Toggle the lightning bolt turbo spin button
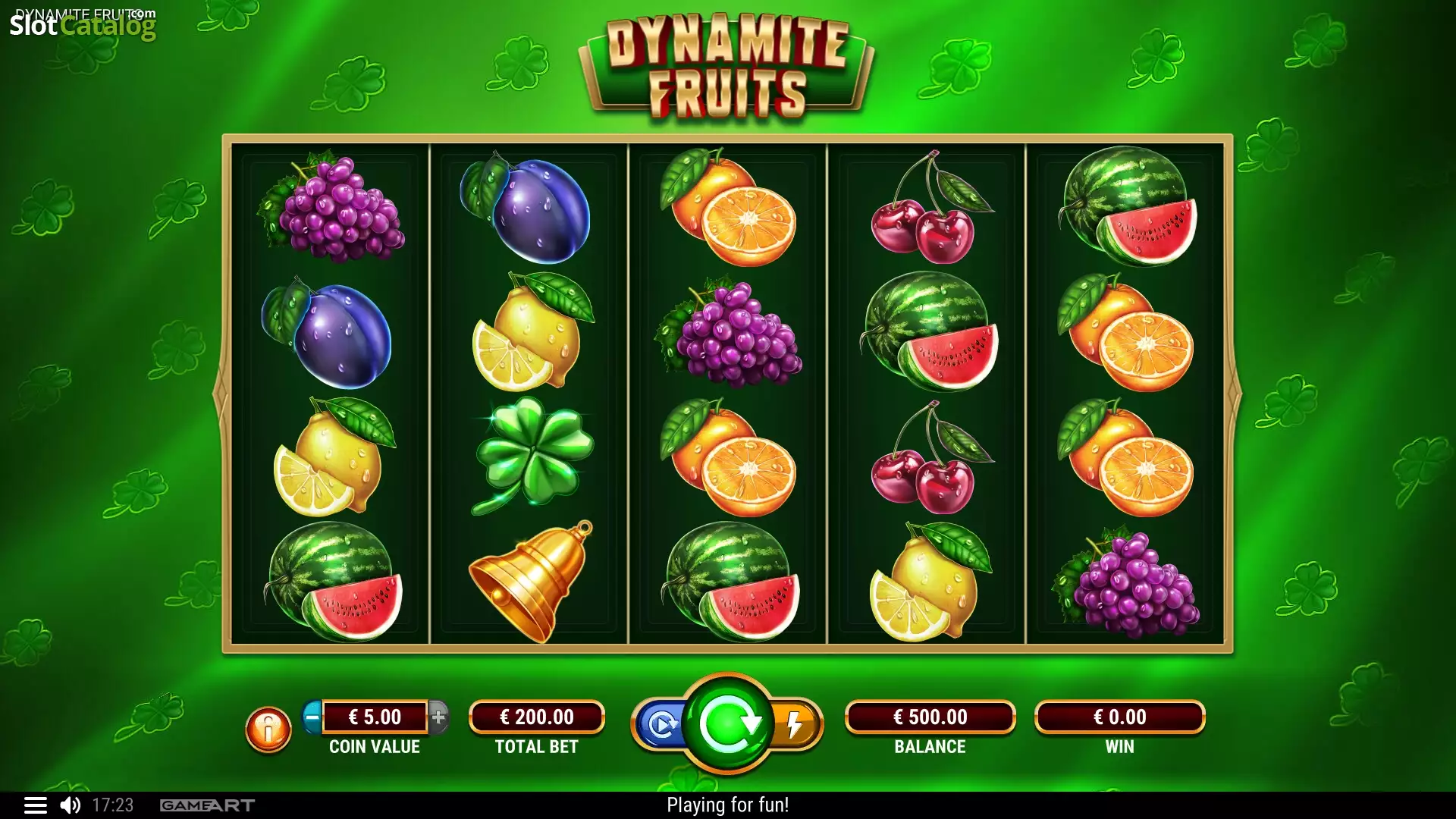 pyautogui.click(x=795, y=725)
